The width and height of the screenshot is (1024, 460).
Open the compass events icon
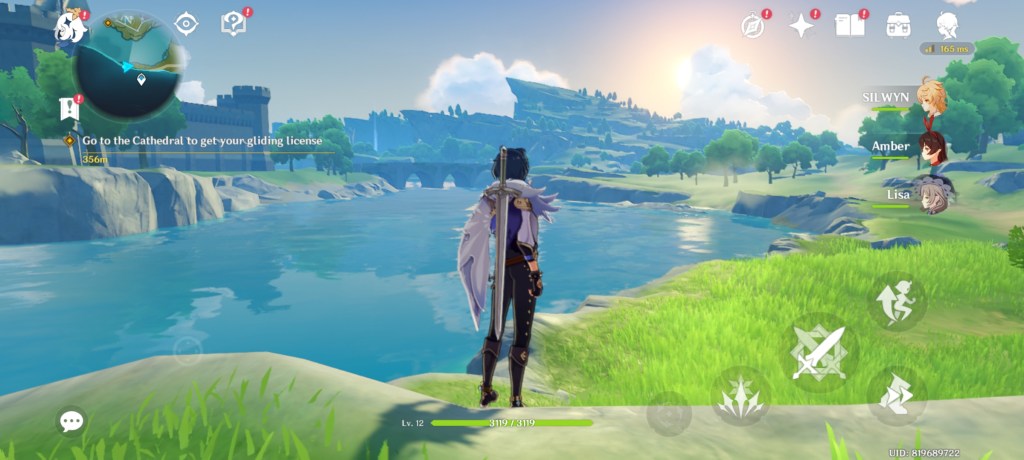(x=753, y=26)
